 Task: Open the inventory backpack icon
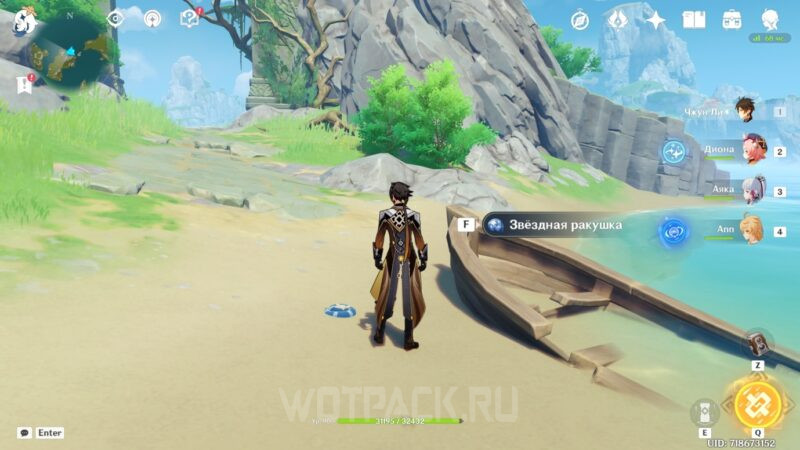click(732, 20)
